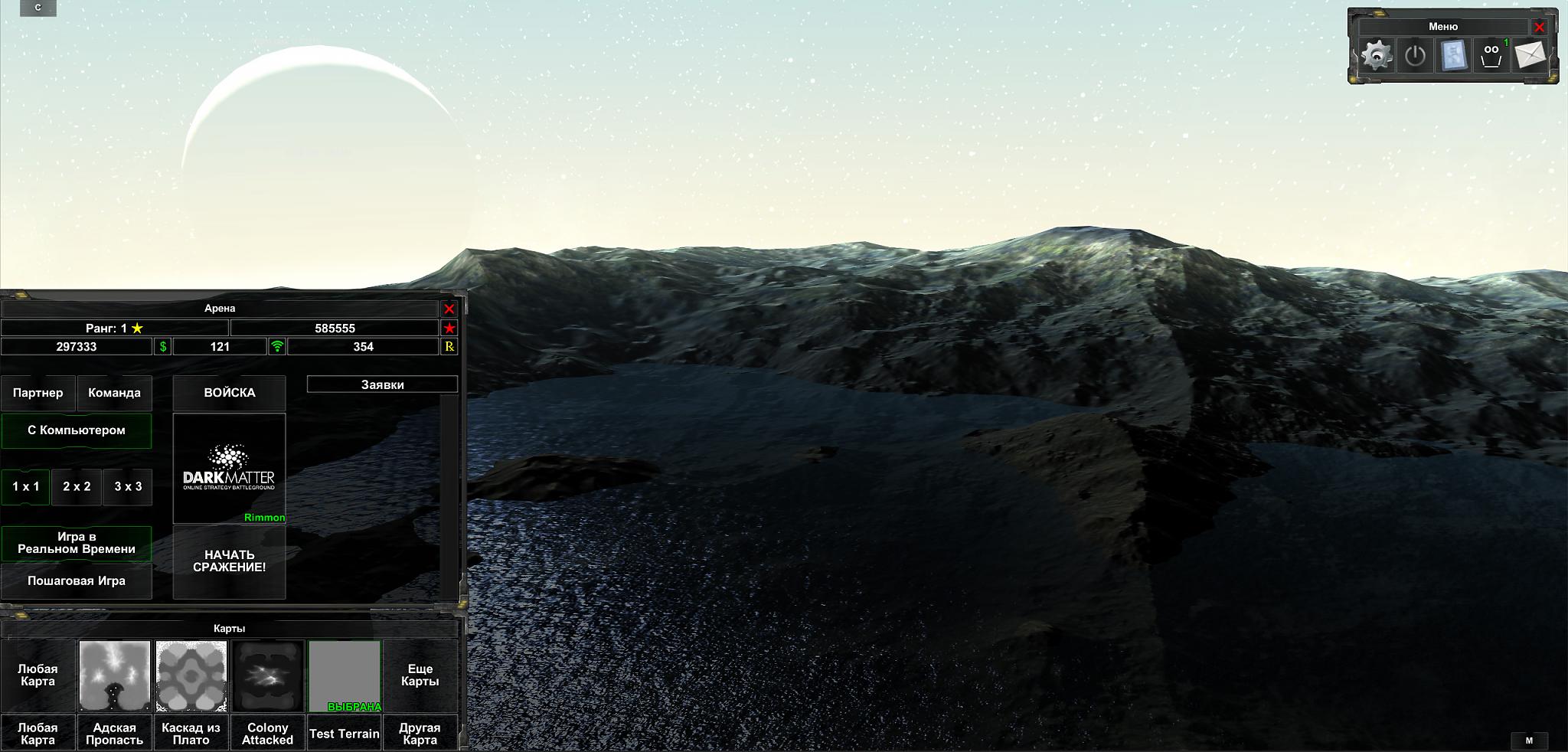Click the power button icon
Image resolution: width=1568 pixels, height=752 pixels.
click(1415, 56)
